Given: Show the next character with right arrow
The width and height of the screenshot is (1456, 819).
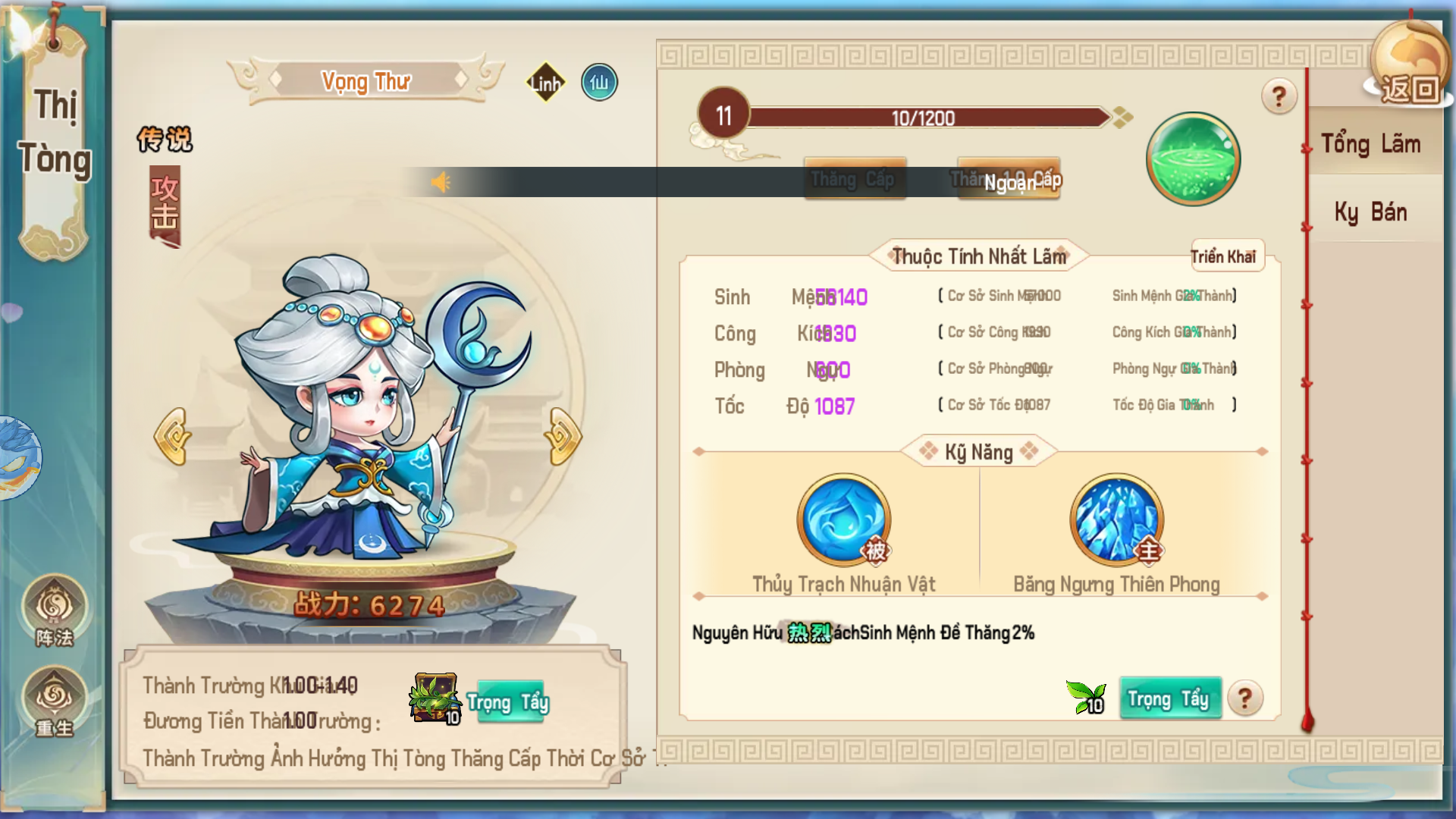Looking at the screenshot, I should (563, 436).
